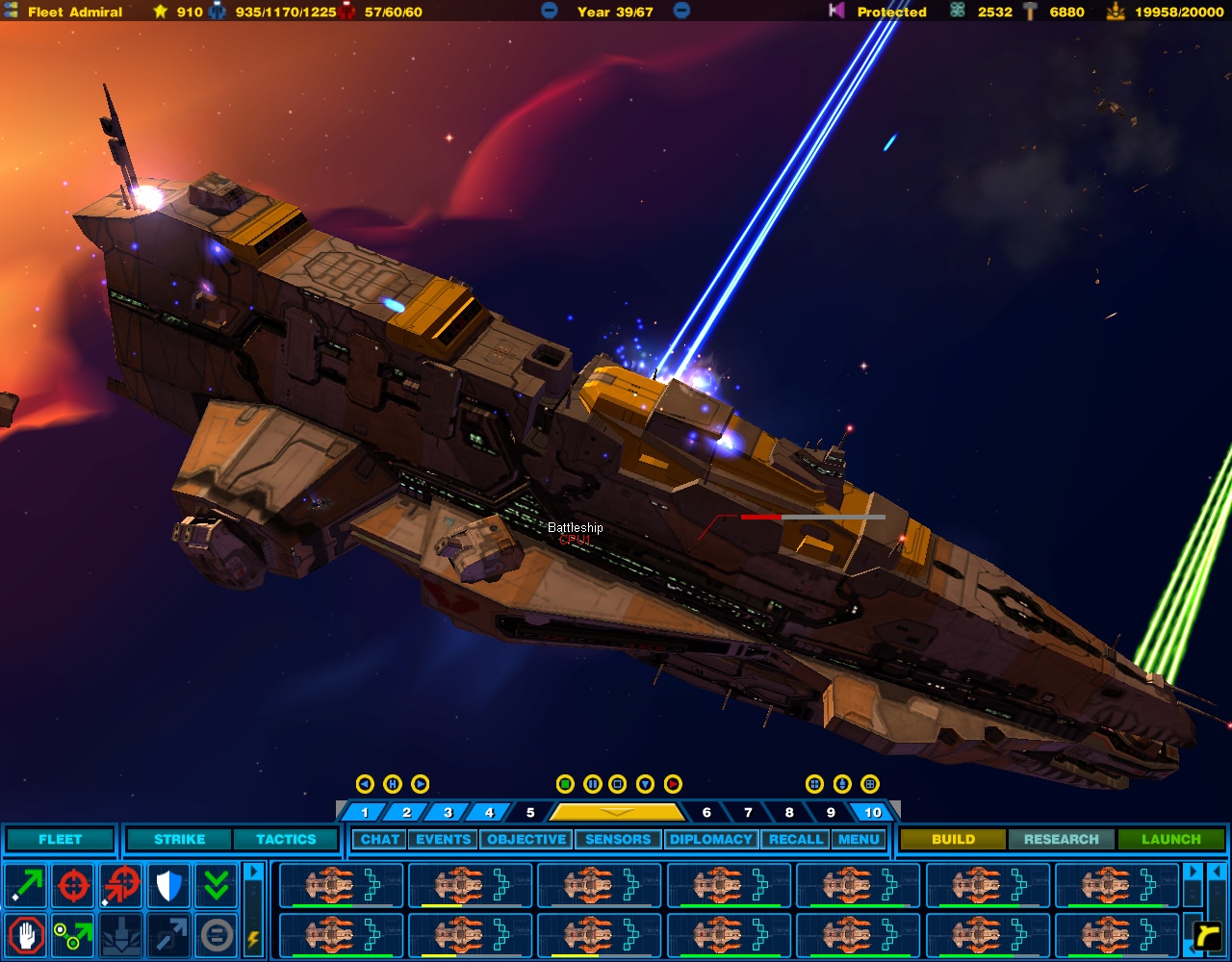The image size is (1232, 962).
Task: Show the EVENTS log
Action: point(443,840)
